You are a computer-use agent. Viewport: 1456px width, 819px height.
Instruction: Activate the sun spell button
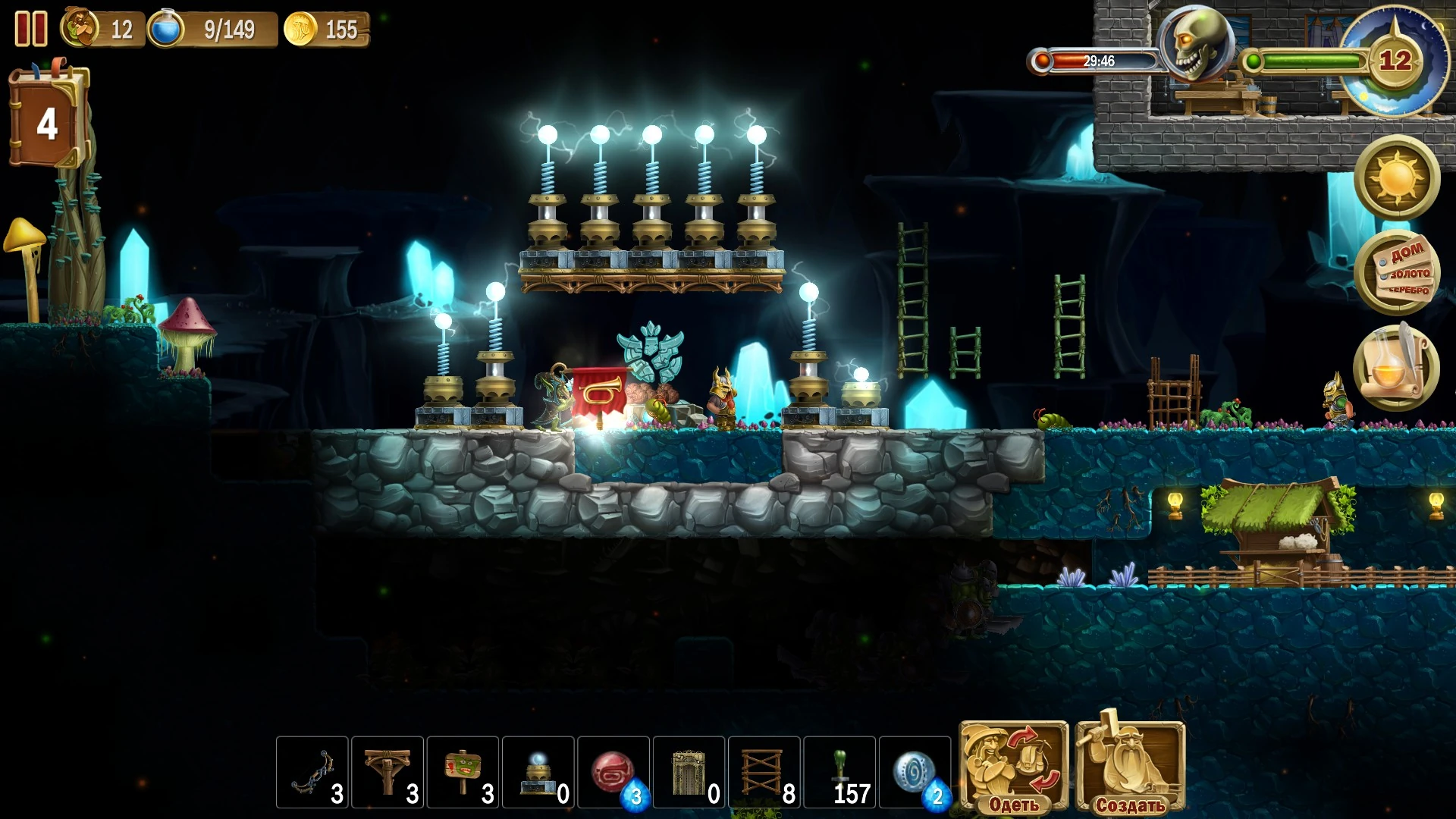pos(1397,178)
